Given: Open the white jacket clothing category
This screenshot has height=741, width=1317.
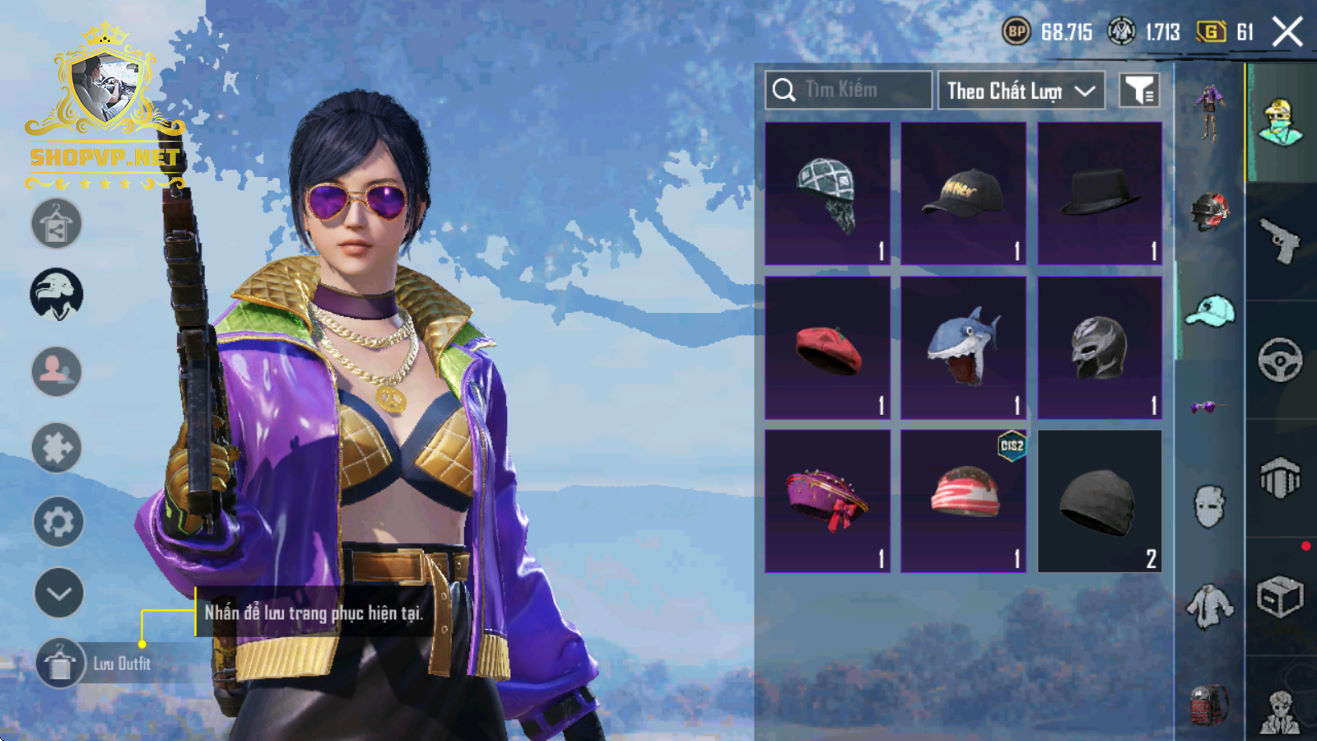Looking at the screenshot, I should pos(1209,604).
